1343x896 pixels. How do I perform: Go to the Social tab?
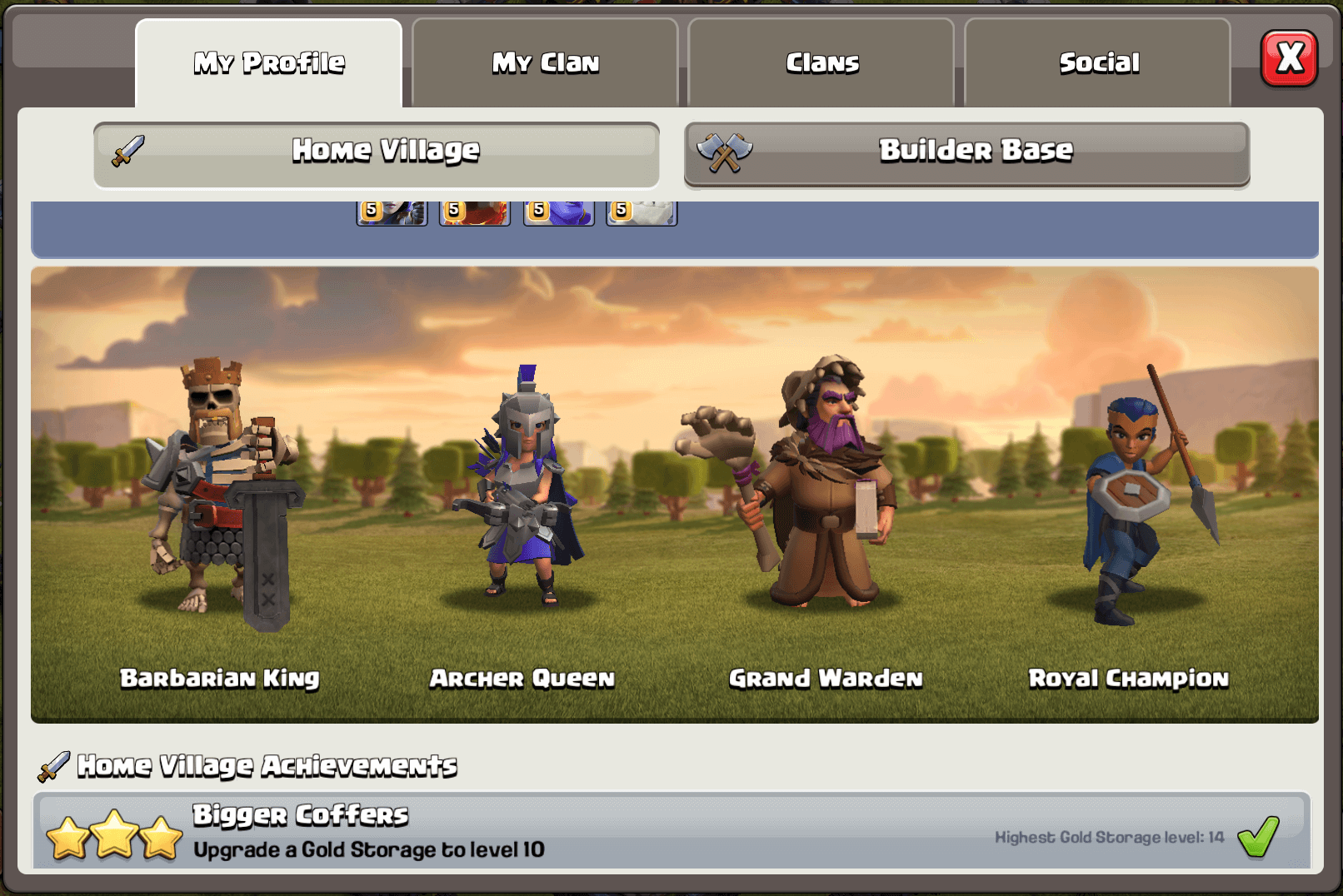(1098, 63)
